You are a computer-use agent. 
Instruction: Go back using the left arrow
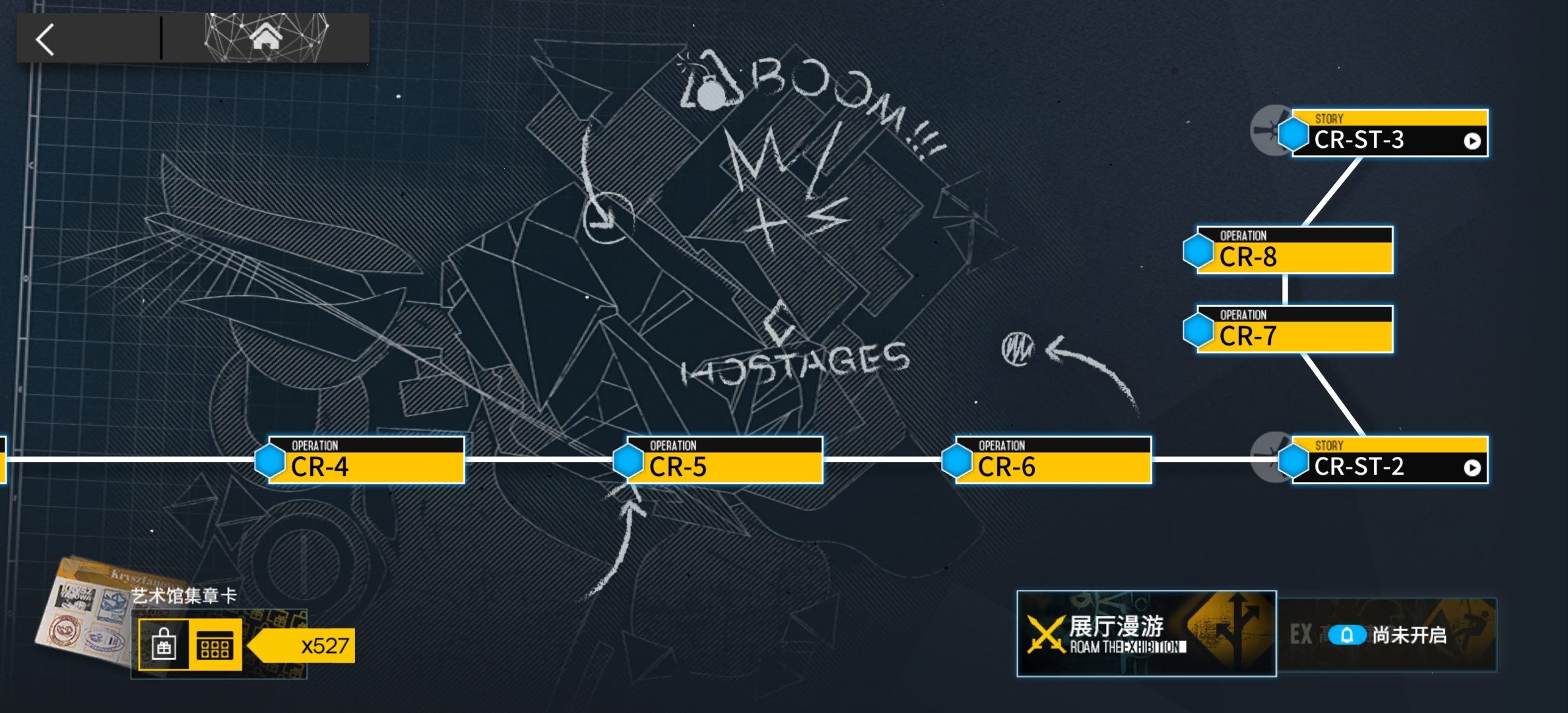point(46,40)
